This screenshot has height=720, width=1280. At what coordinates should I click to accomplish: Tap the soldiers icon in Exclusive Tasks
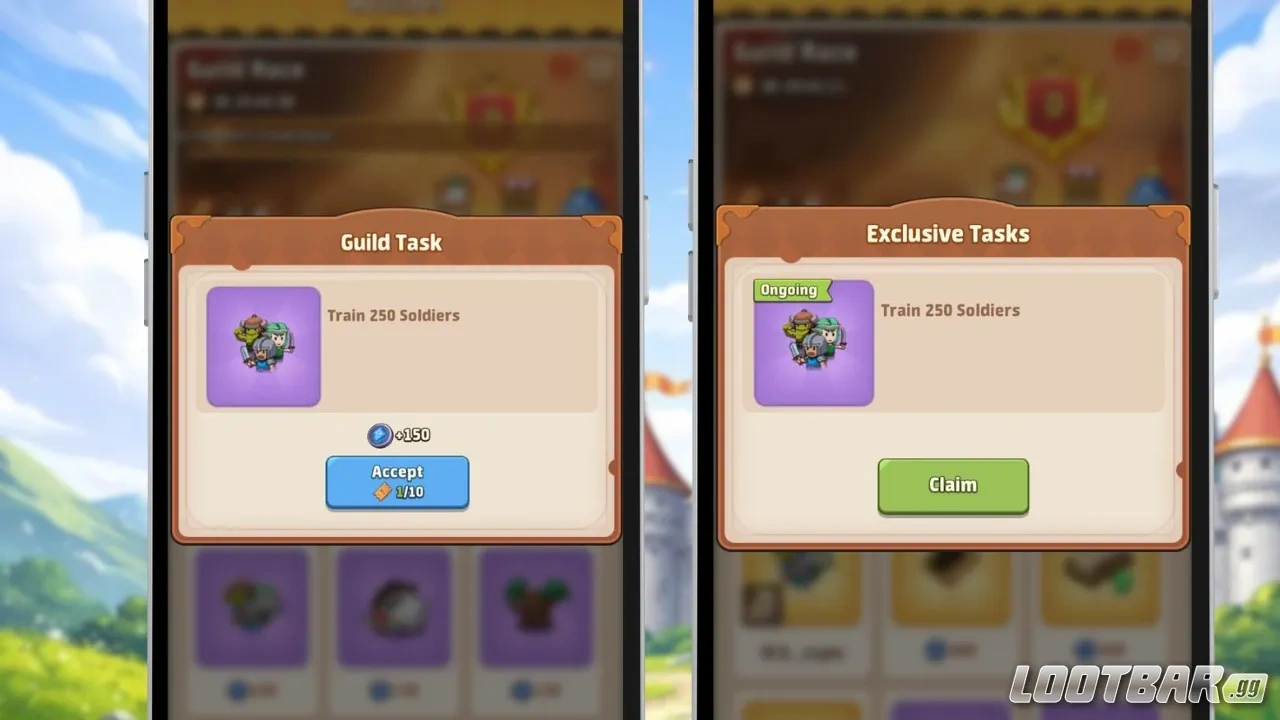pyautogui.click(x=812, y=345)
